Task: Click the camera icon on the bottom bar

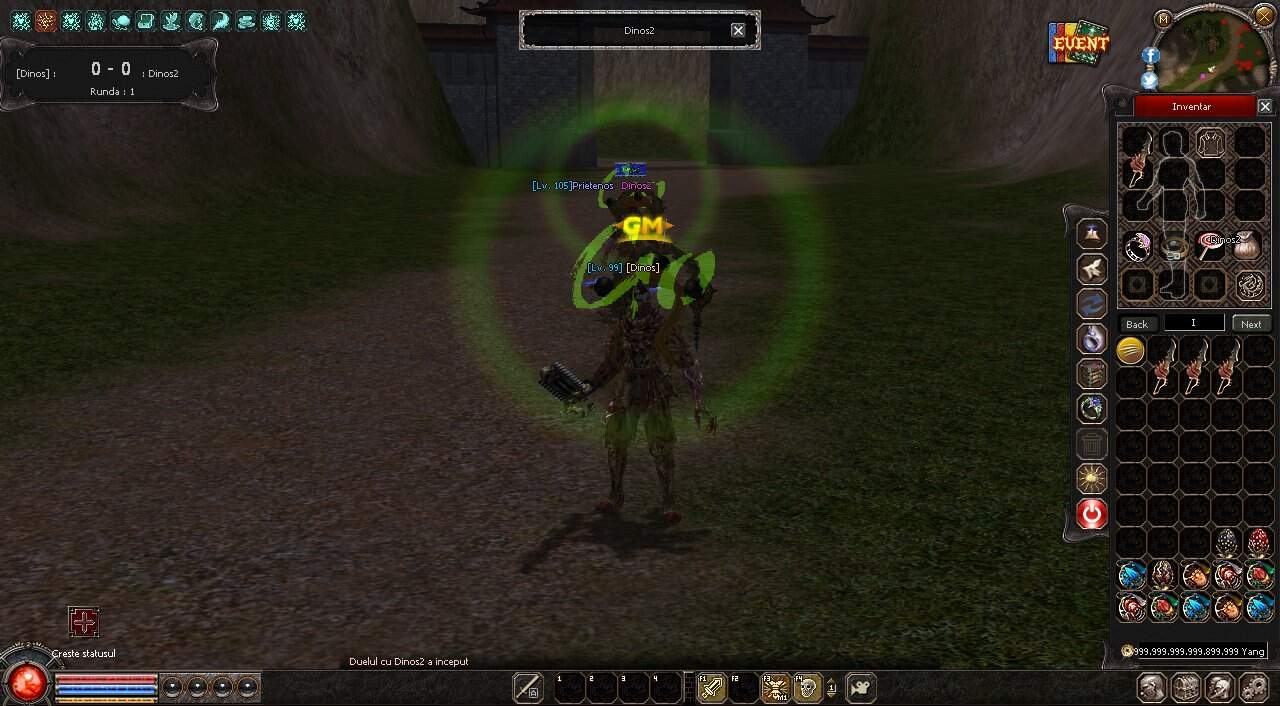Action: (860, 688)
